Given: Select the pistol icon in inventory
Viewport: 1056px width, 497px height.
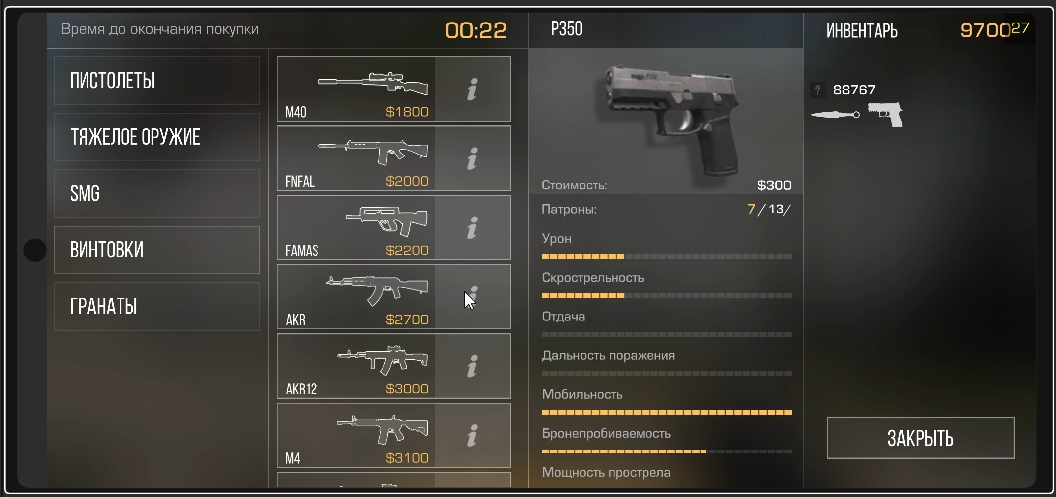Looking at the screenshot, I should coord(885,113).
